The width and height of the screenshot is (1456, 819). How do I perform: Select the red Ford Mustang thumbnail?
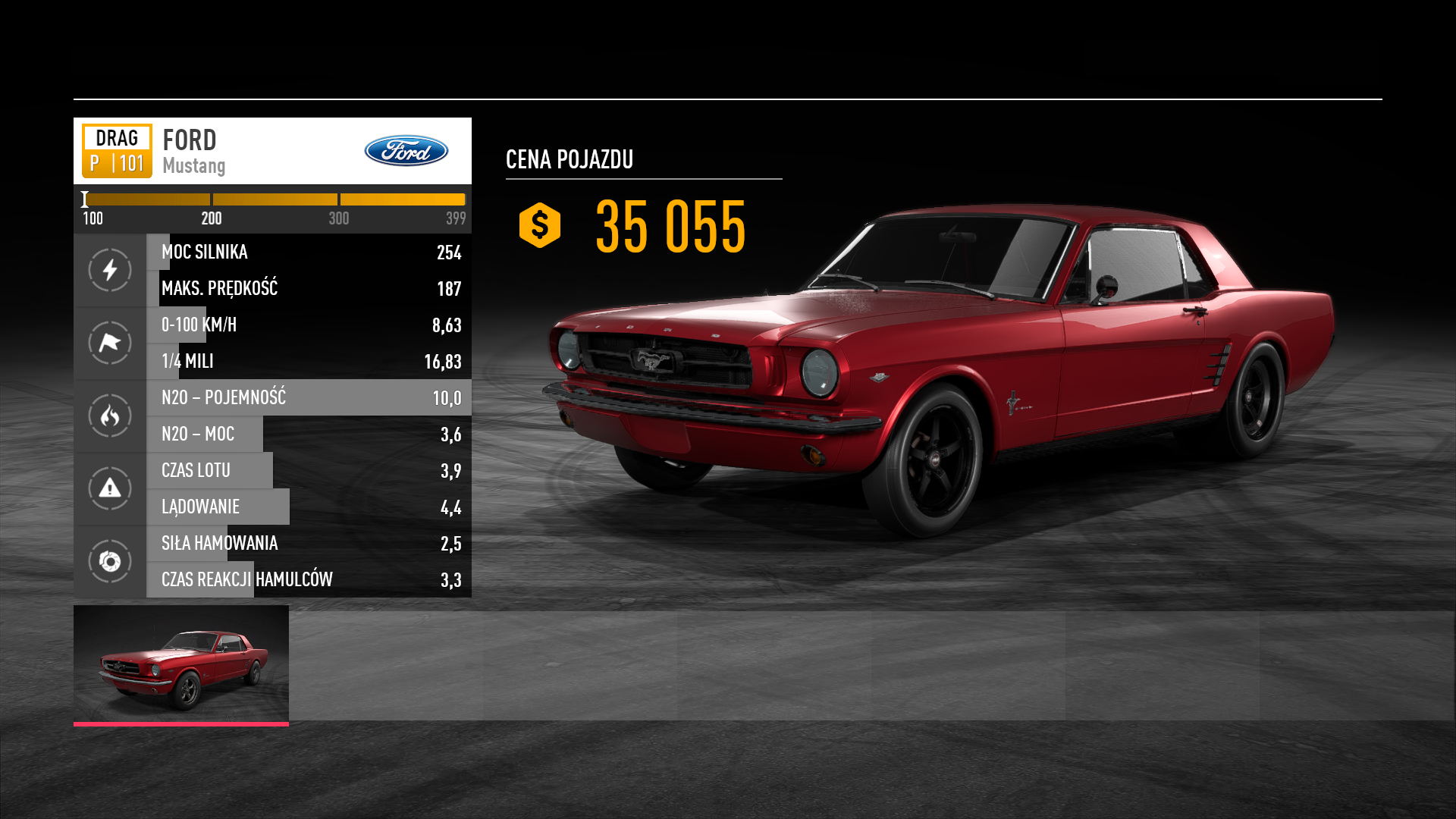(x=181, y=664)
